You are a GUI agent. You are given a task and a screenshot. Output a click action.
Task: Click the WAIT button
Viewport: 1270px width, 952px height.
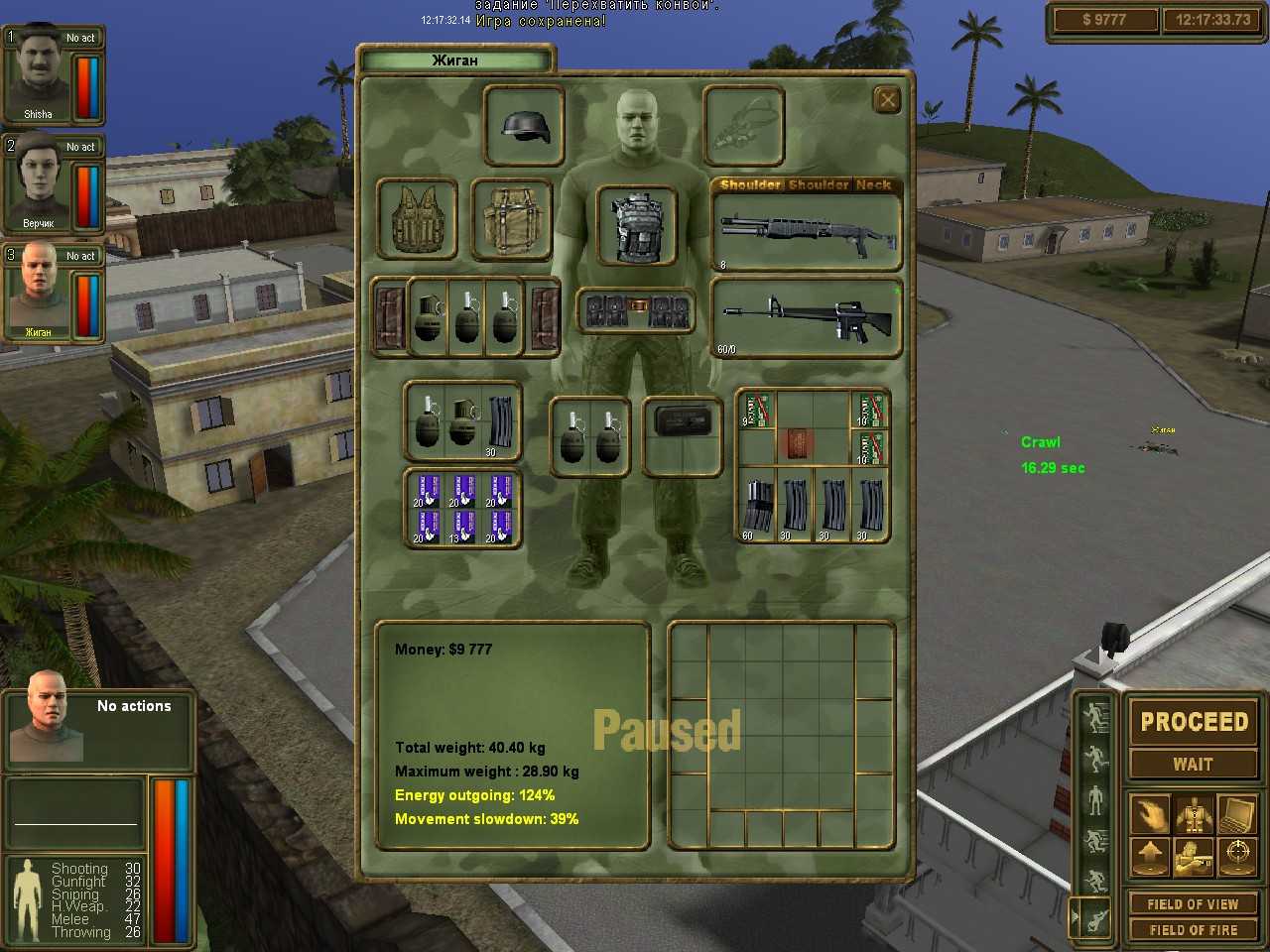point(1194,764)
